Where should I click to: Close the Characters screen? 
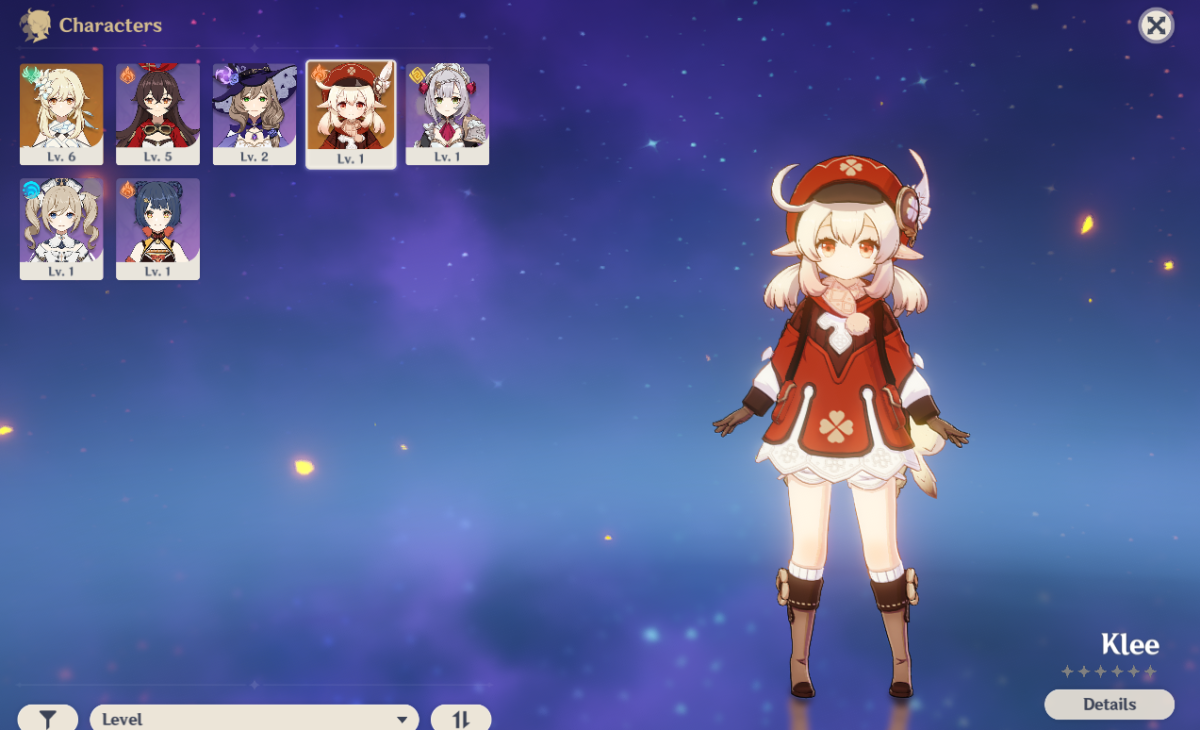(1156, 26)
